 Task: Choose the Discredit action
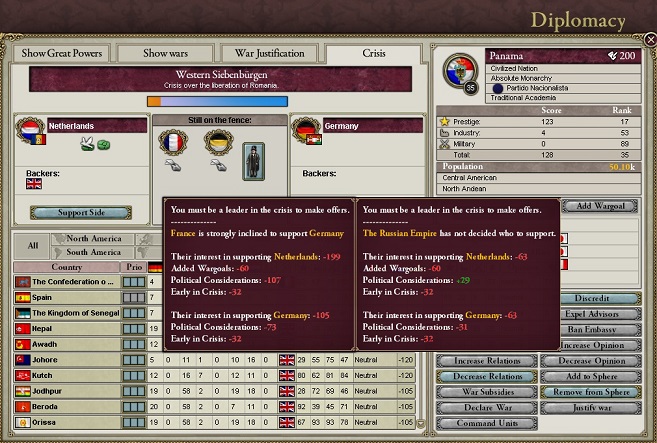[x=593, y=299]
